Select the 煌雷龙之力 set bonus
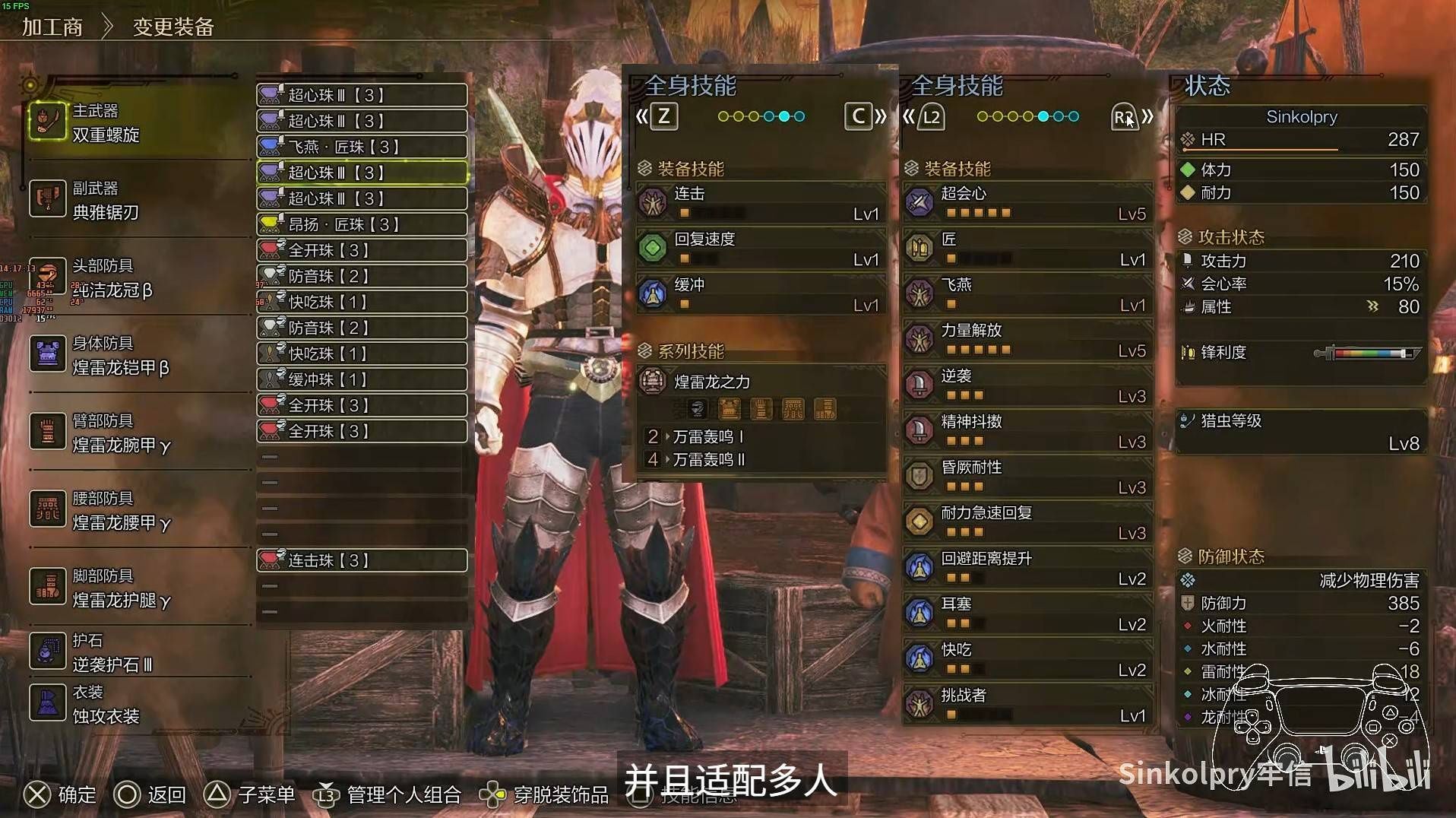 761,382
